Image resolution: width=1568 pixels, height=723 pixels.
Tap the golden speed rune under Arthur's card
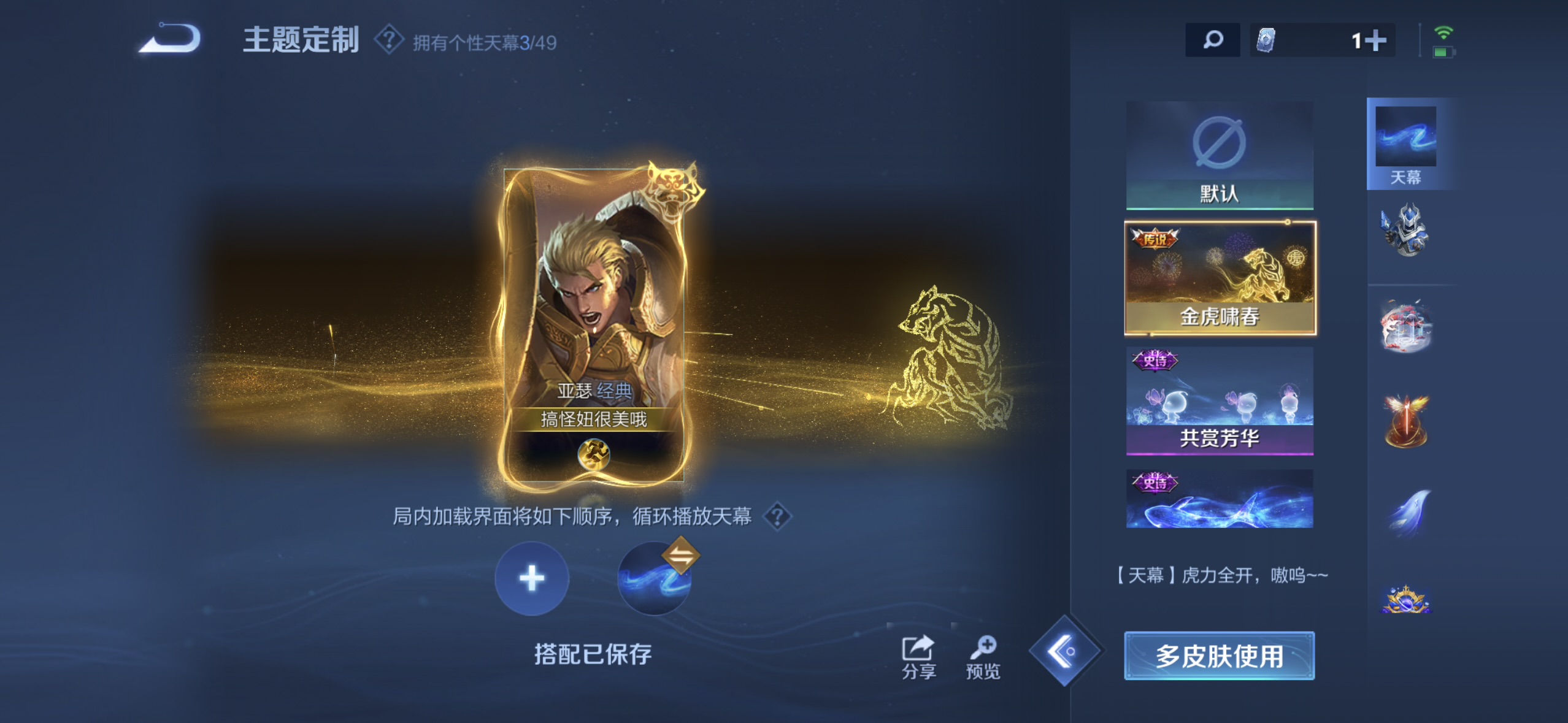tap(594, 455)
